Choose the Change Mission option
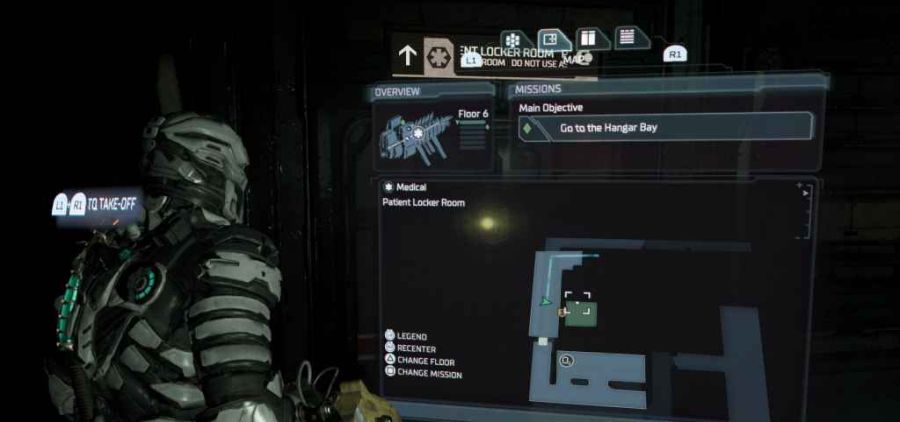 click(x=429, y=372)
